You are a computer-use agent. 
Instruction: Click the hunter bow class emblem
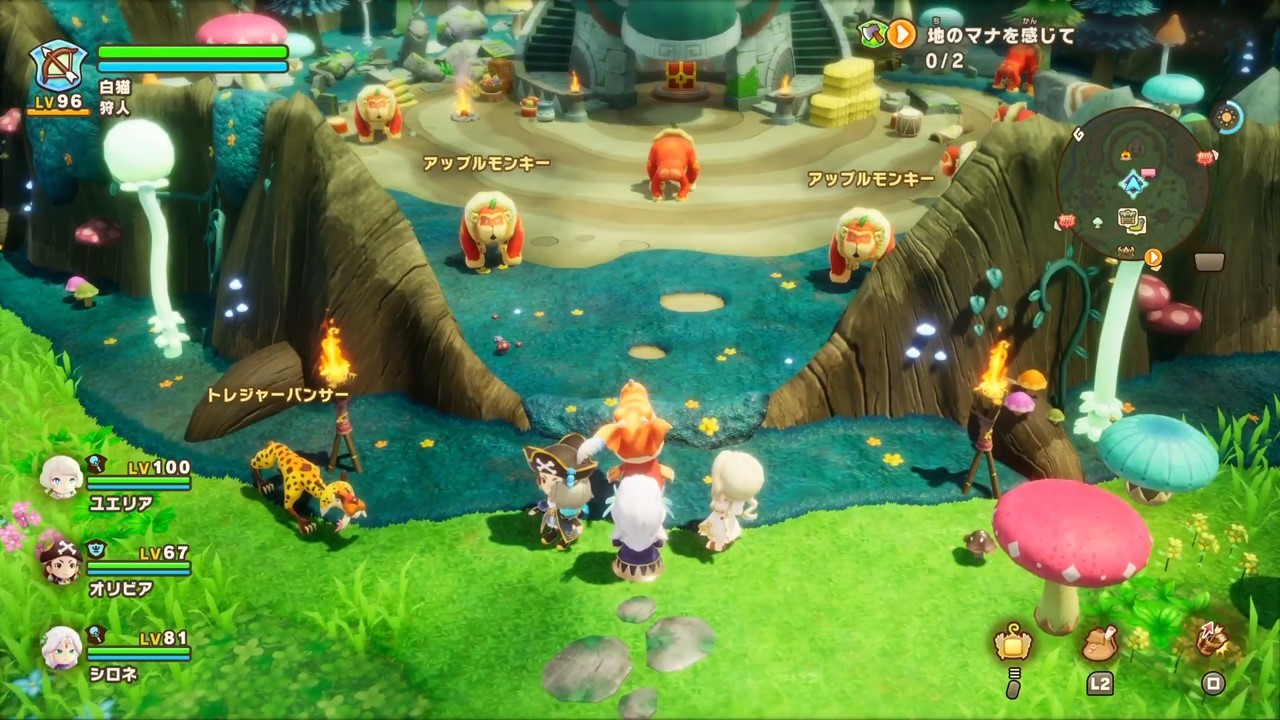(x=59, y=65)
